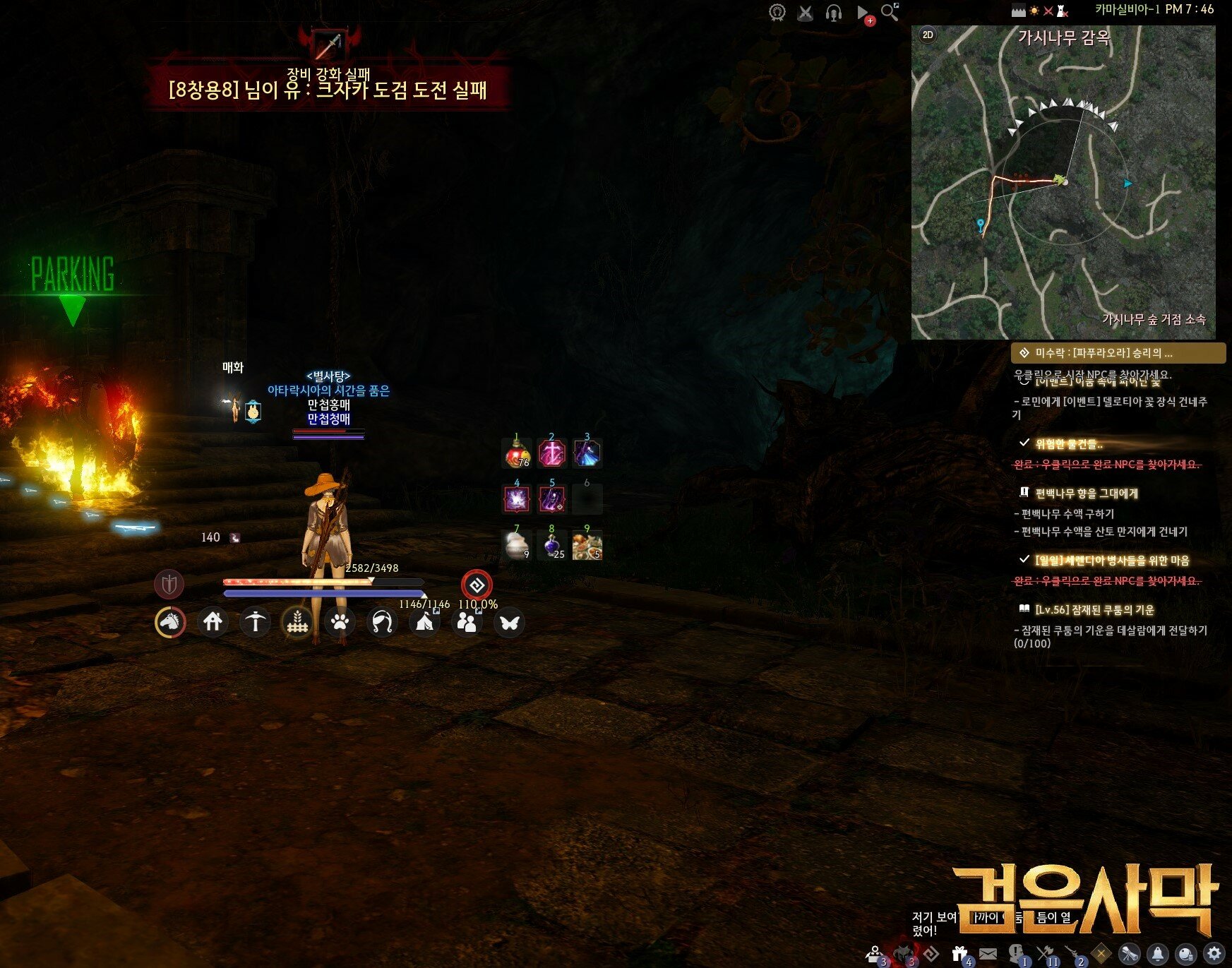Viewport: 1232px width, 968px height.
Task: Open the gear settings icon
Action: coord(1214,954)
